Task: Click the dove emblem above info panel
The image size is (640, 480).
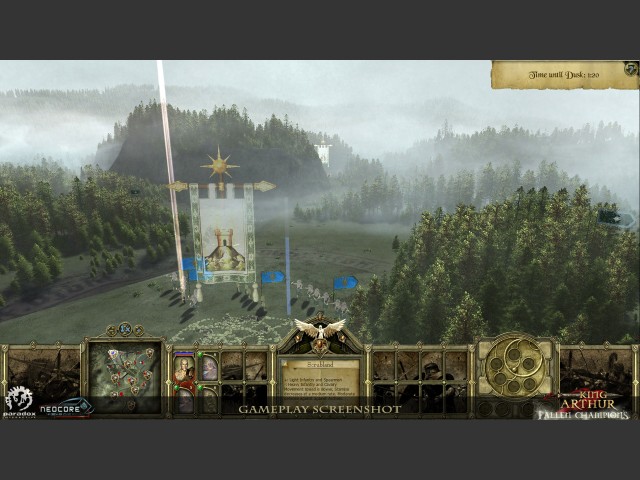Action: click(319, 329)
